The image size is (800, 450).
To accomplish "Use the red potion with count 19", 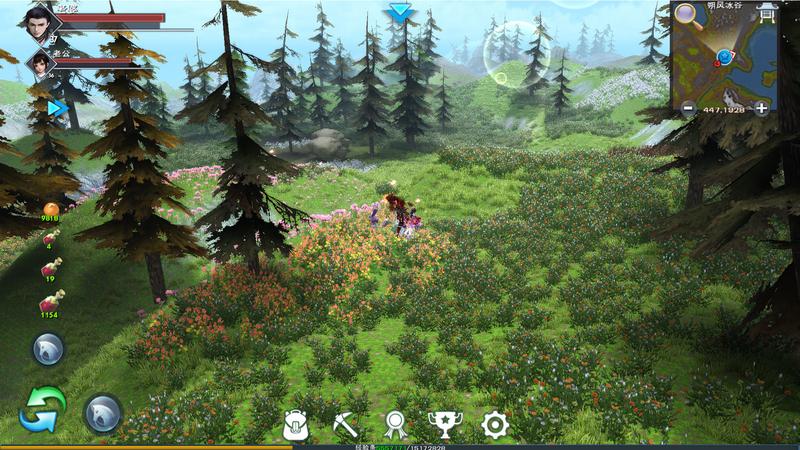I will point(50,268).
